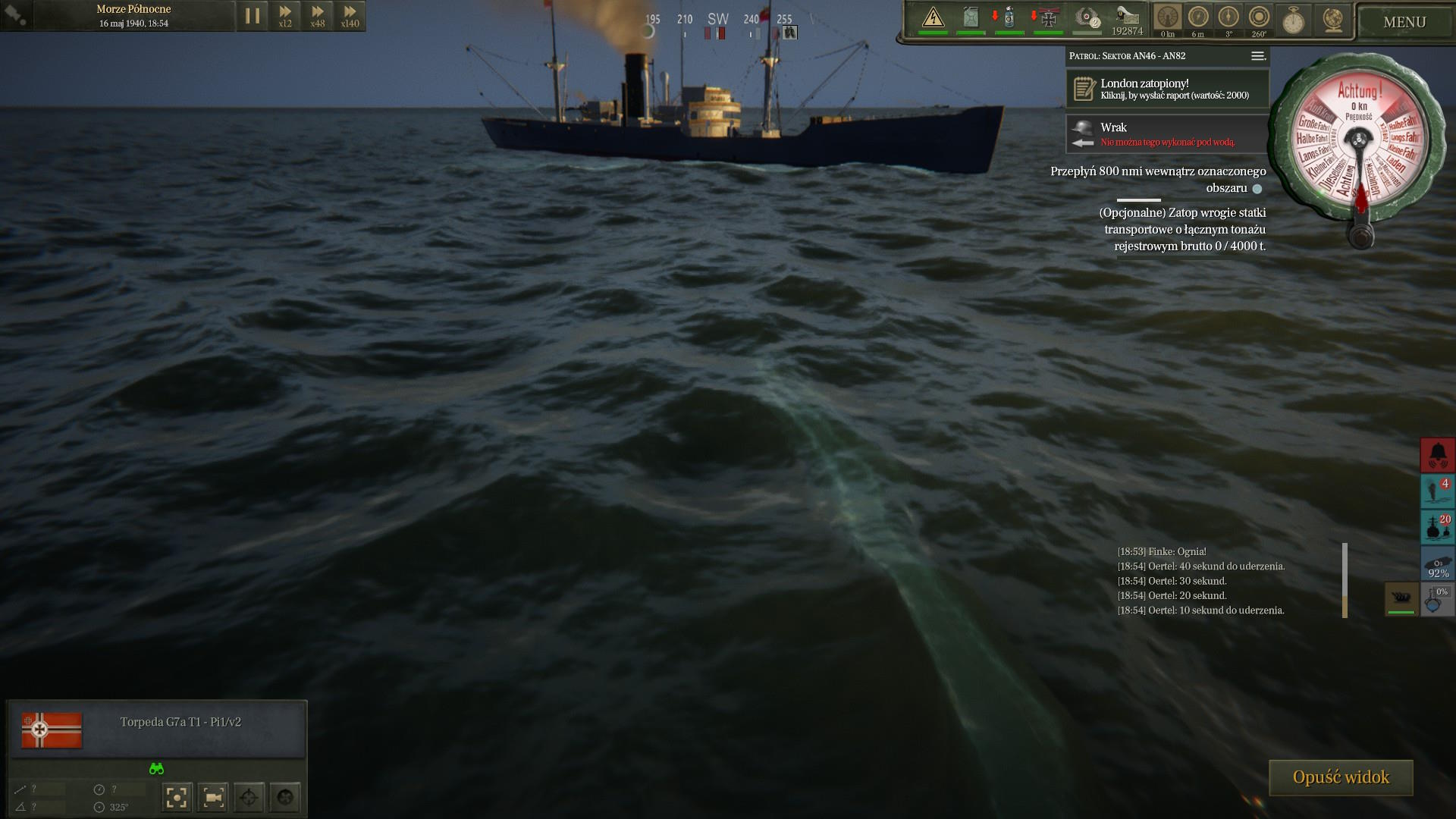Open the speed gauge showing 0 kn
1456x819 pixels.
click(1168, 18)
